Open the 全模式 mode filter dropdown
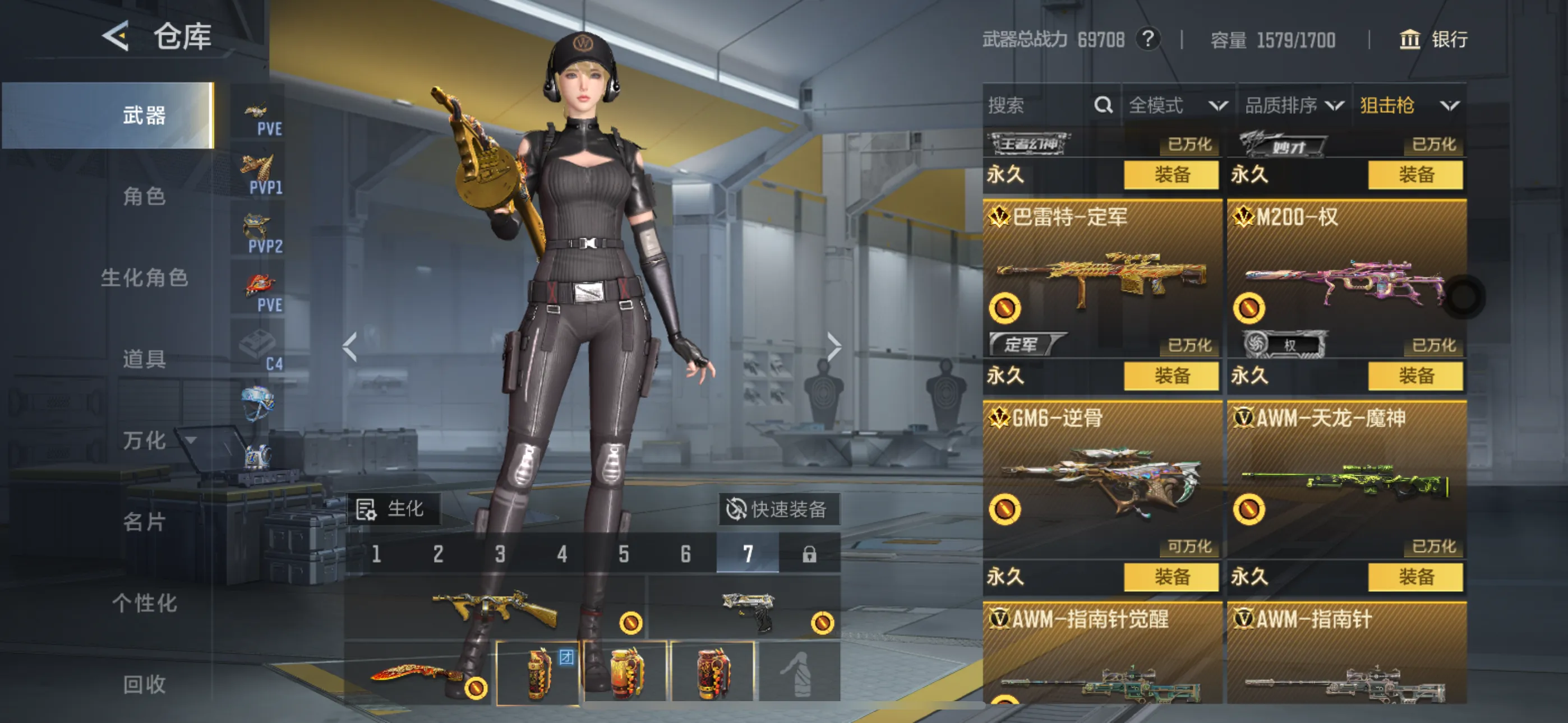 click(1177, 105)
